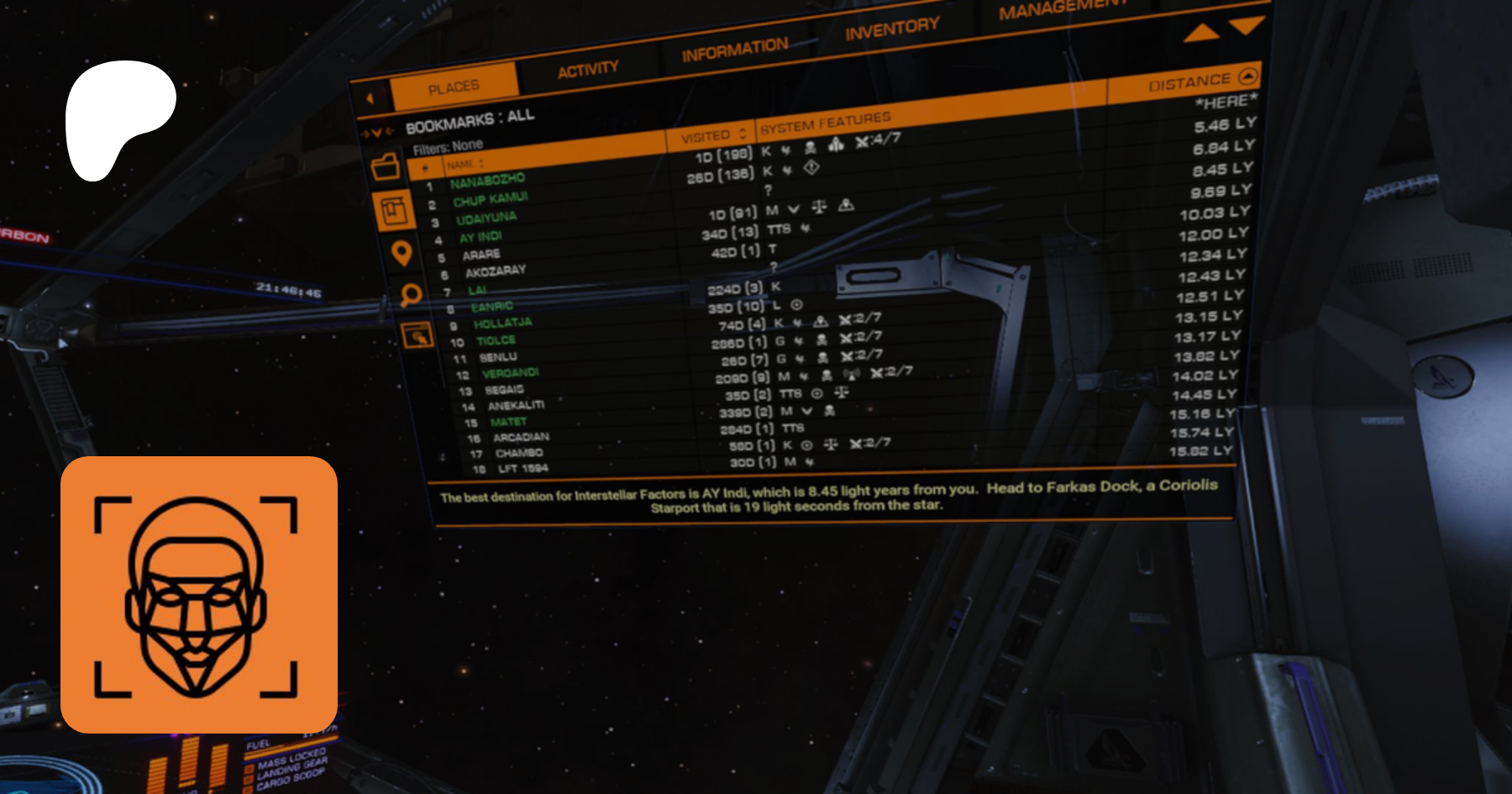The height and width of the screenshot is (794, 1512).
Task: Open the Activity tab
Action: pyautogui.click(x=588, y=69)
